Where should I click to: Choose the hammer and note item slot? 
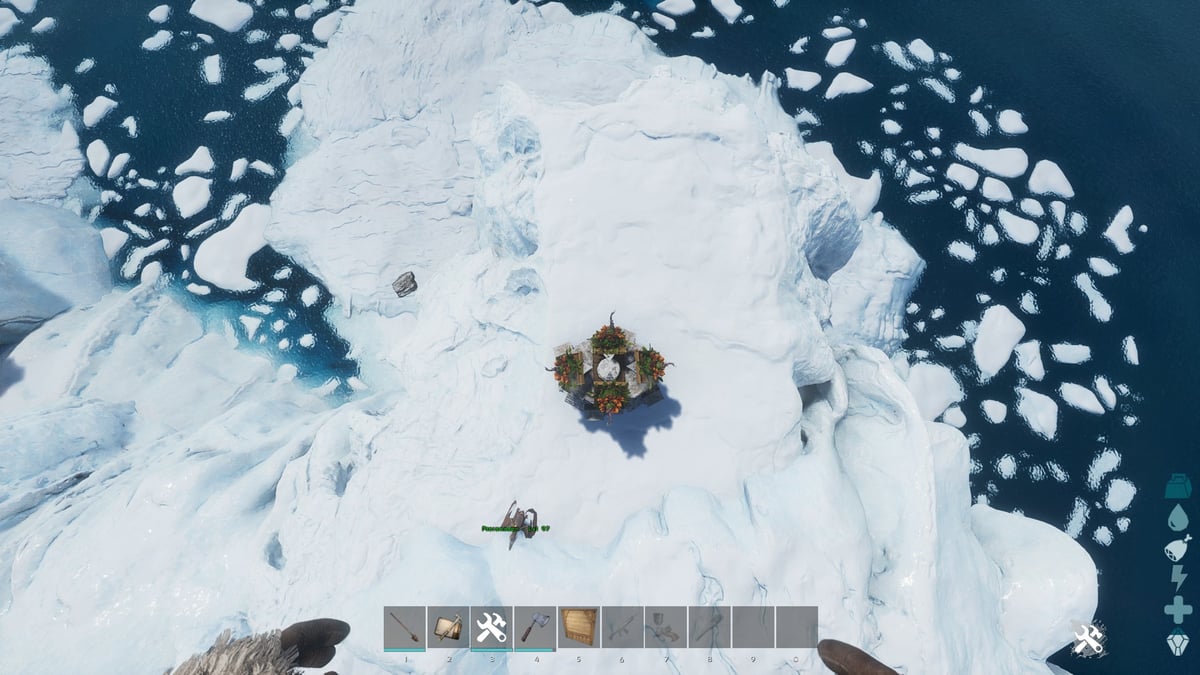448,627
